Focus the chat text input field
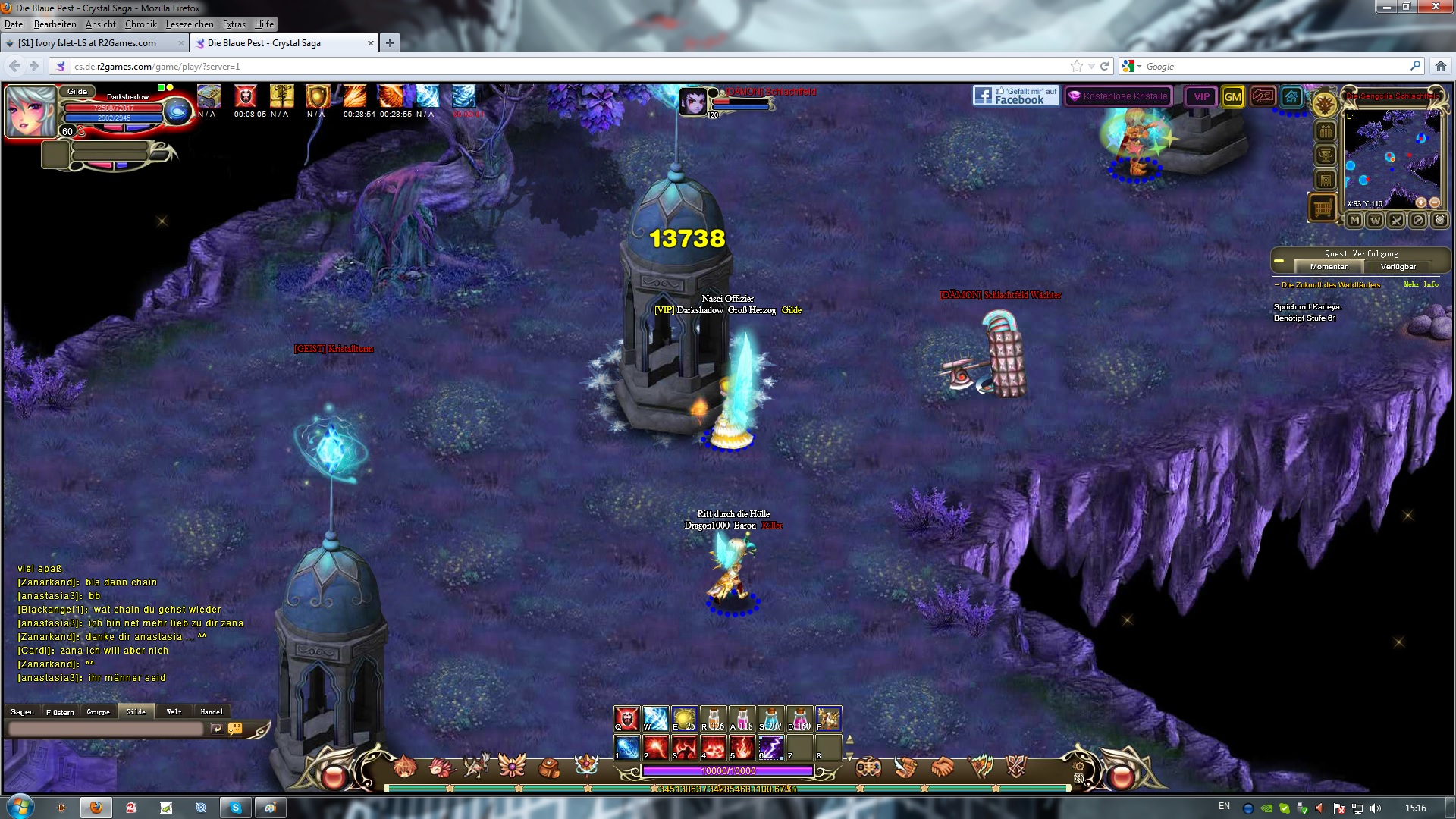This screenshot has width=1456, height=819. click(106, 729)
